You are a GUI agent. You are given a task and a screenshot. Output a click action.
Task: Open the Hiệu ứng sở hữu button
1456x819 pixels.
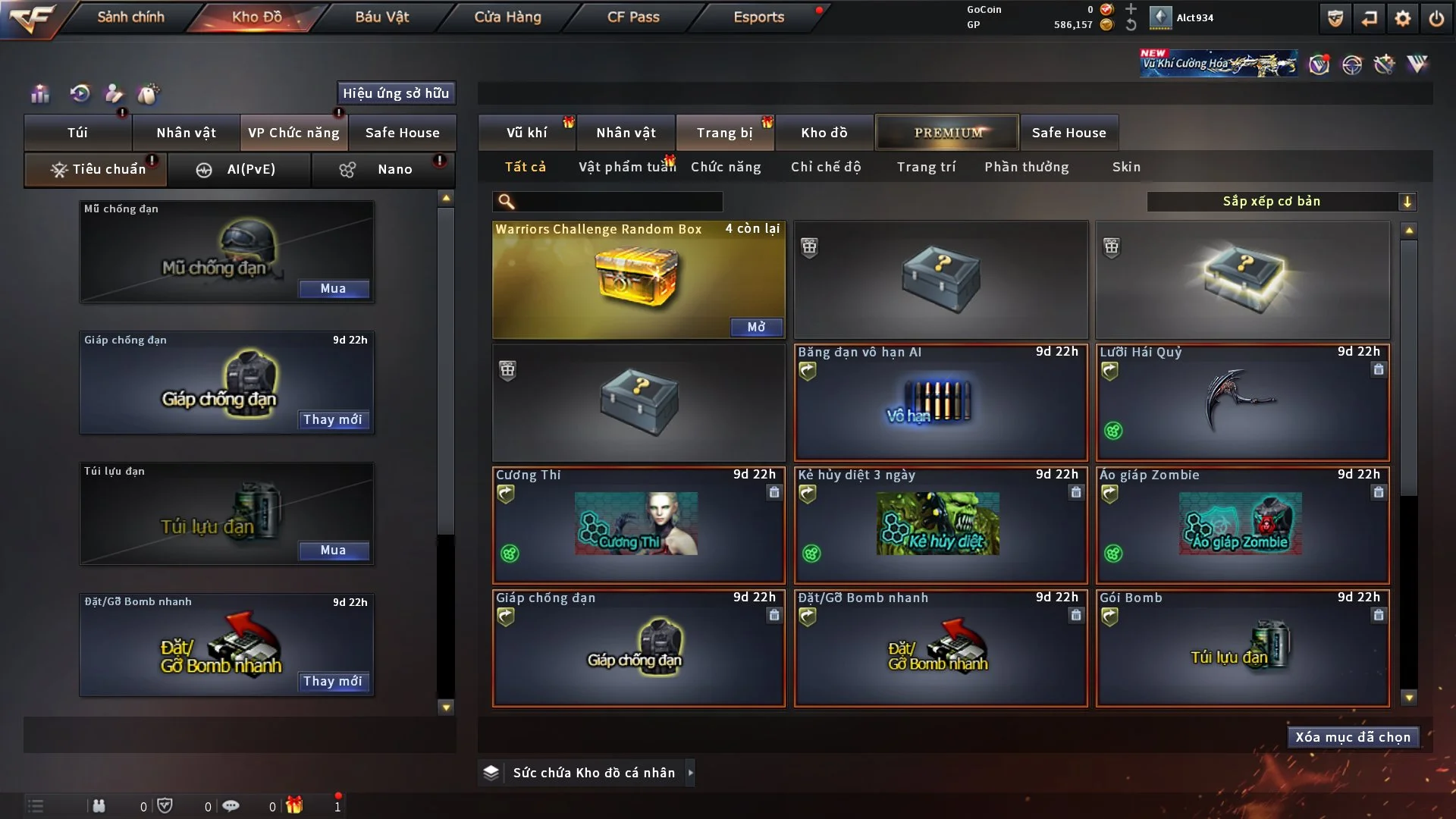[396, 93]
